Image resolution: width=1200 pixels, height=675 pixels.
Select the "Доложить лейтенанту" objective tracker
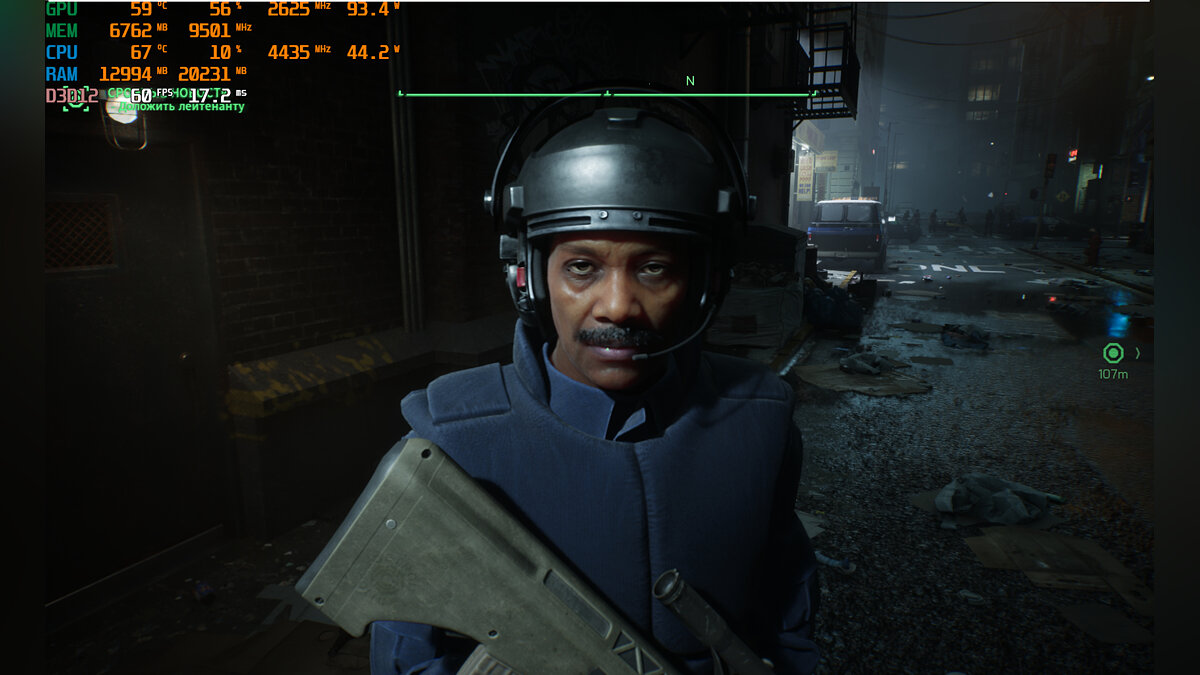pyautogui.click(x=181, y=106)
